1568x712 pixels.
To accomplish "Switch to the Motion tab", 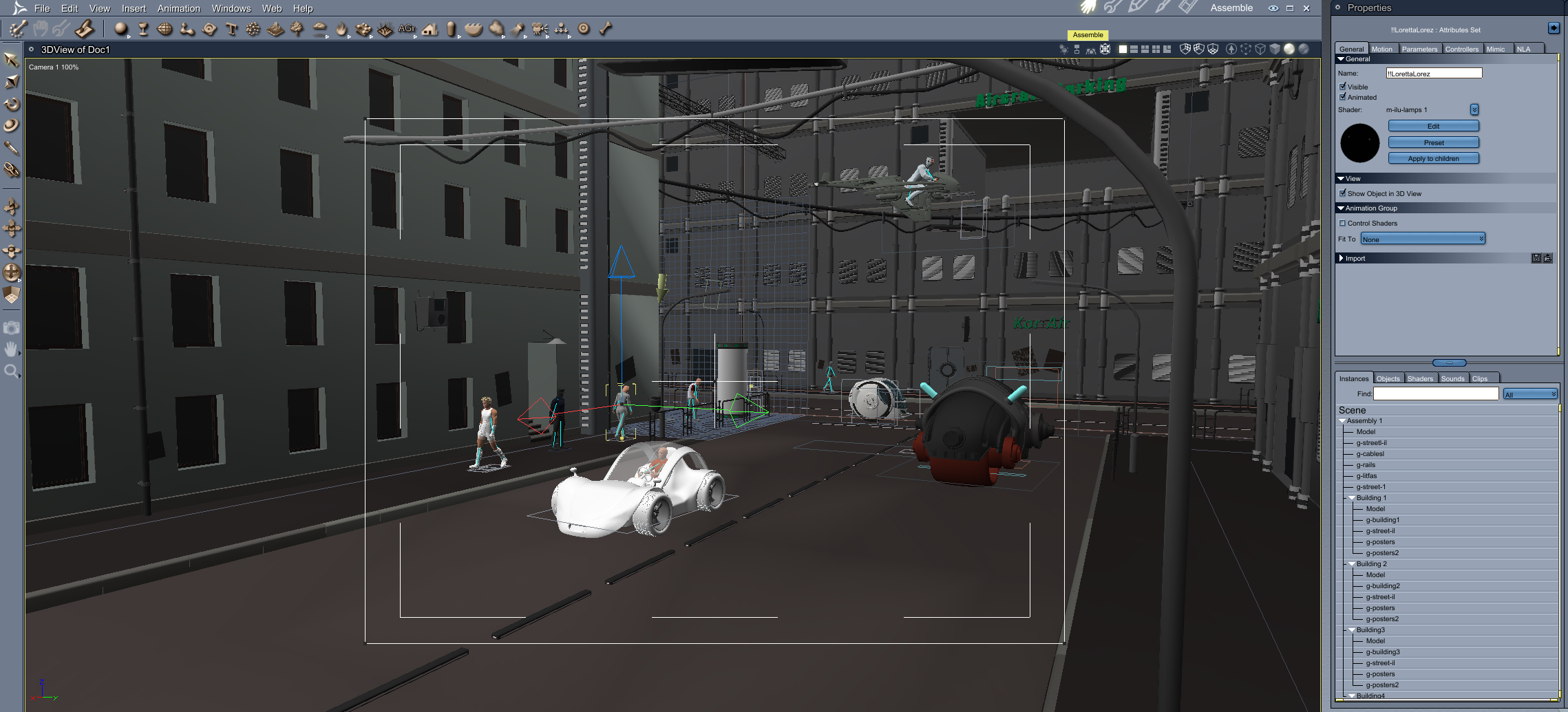I will point(1381,49).
